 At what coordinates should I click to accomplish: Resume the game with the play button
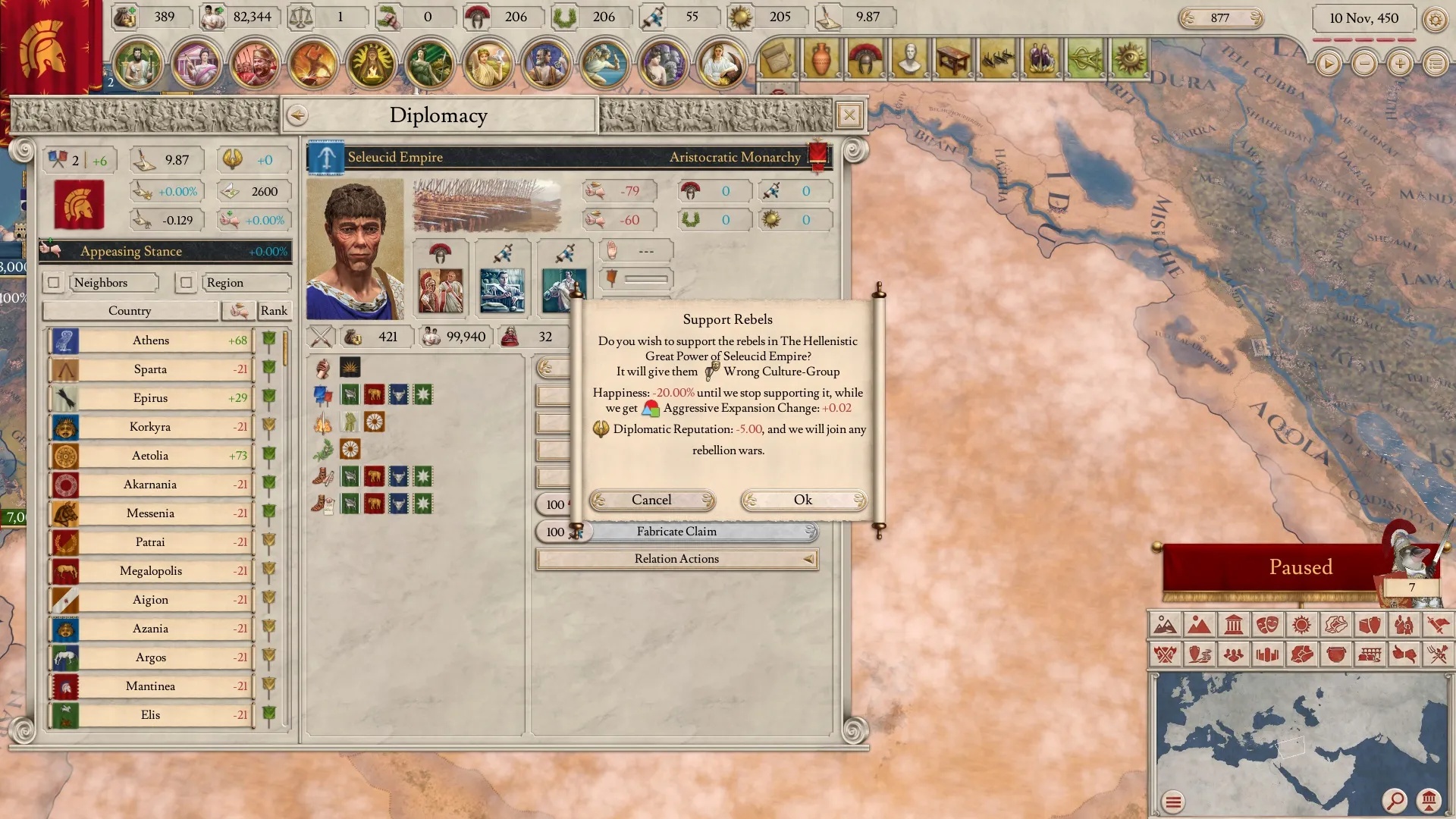[1328, 64]
